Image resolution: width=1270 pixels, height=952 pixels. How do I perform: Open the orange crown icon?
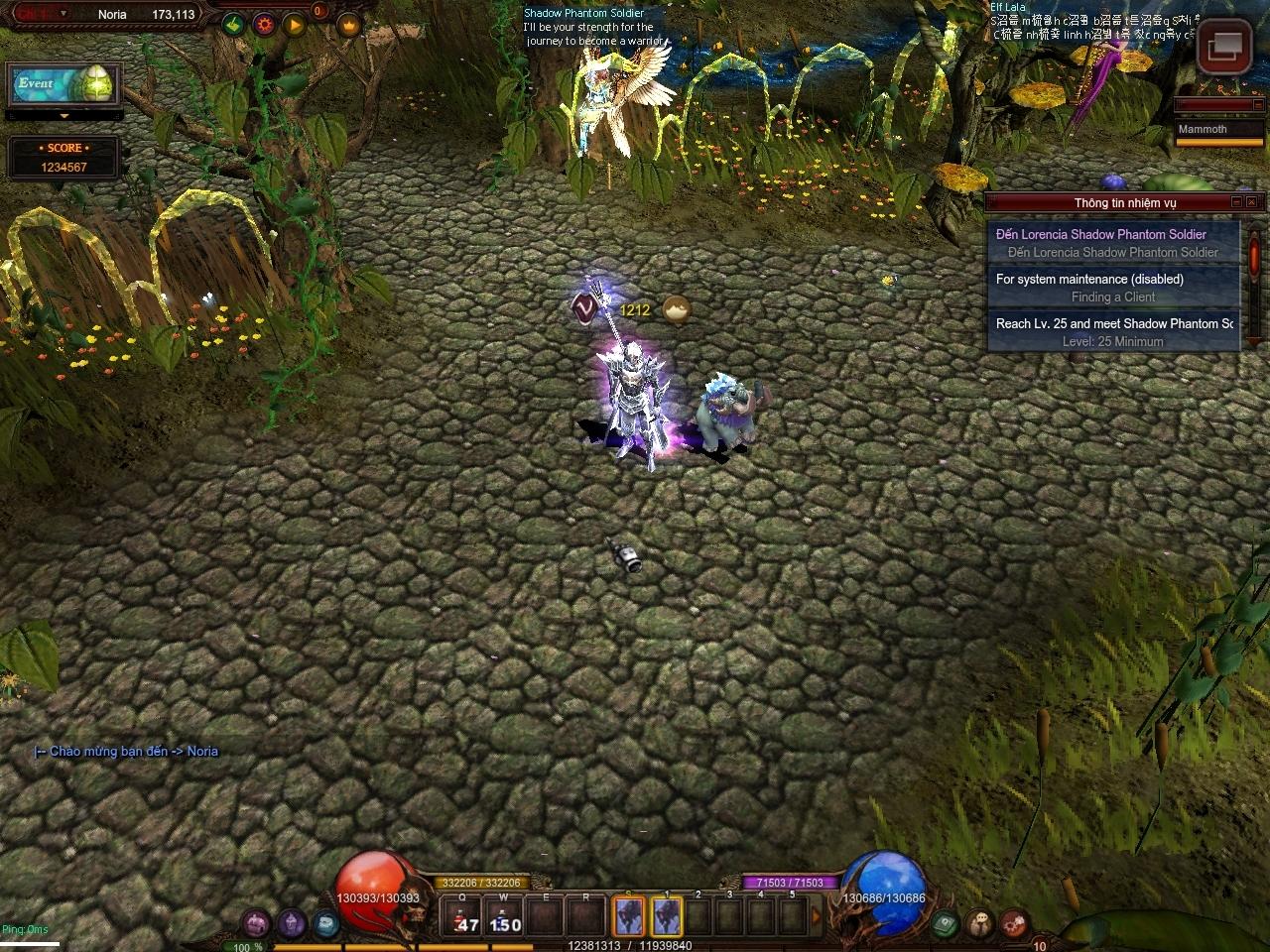tap(348, 24)
